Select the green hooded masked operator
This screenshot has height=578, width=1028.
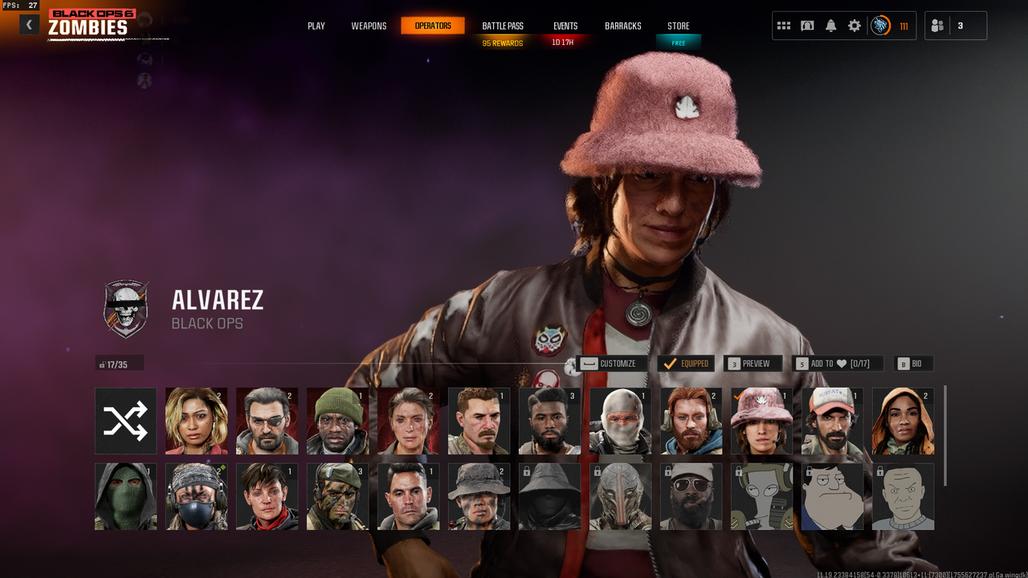click(126, 496)
